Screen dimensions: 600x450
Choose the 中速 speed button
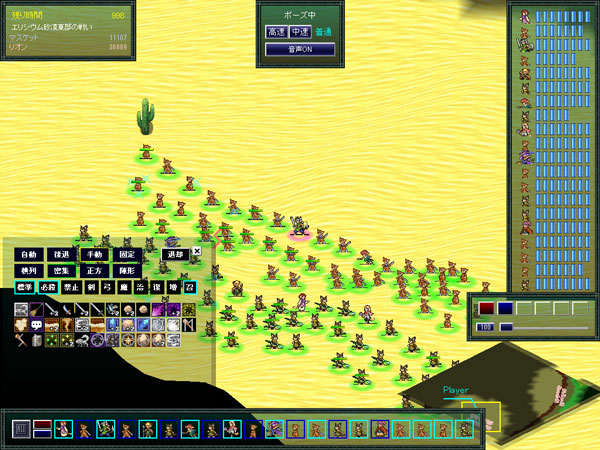coord(299,32)
